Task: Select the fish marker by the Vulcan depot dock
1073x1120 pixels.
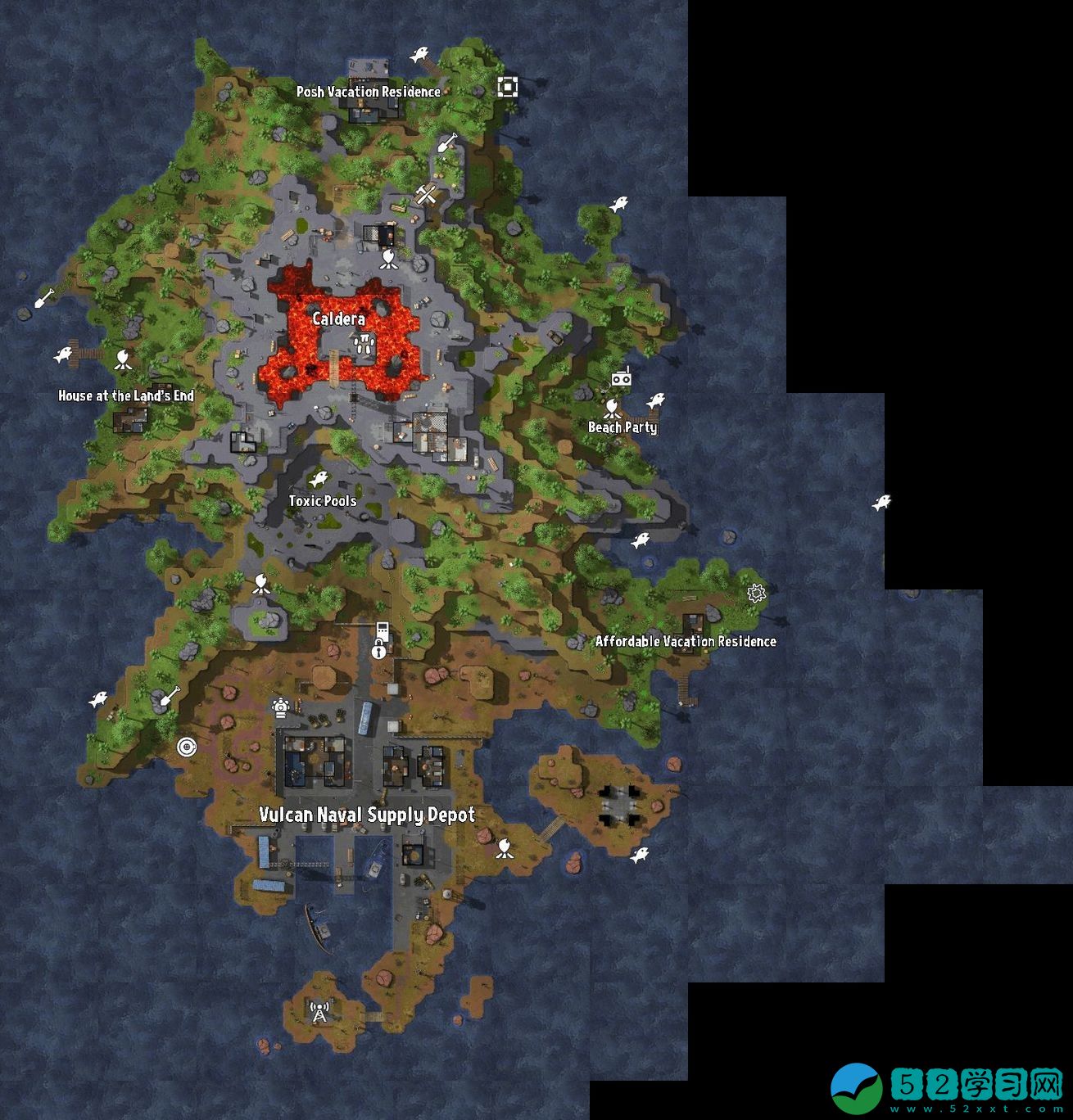Action: click(x=639, y=855)
